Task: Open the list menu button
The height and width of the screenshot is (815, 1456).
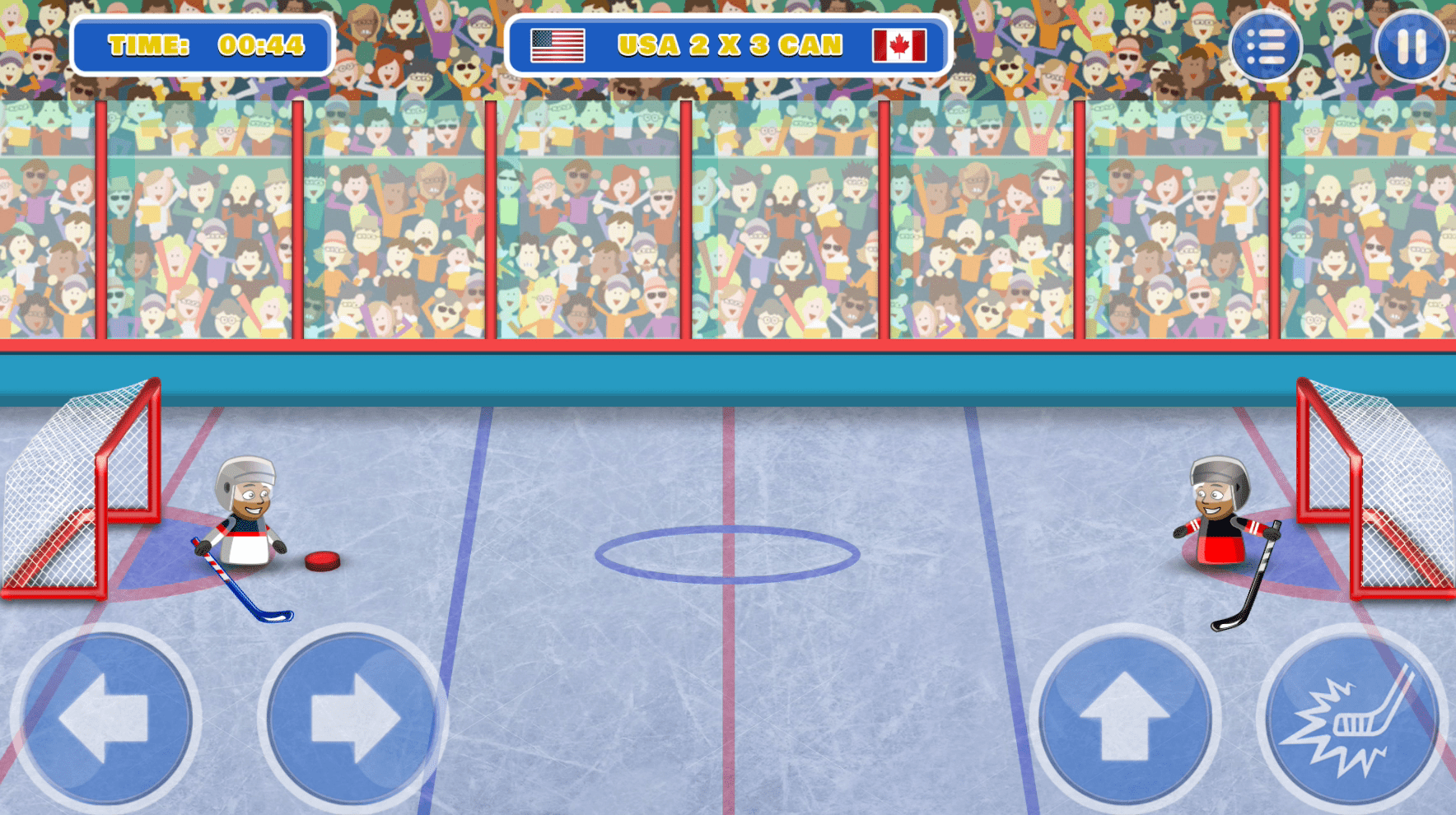Action: [1265, 46]
